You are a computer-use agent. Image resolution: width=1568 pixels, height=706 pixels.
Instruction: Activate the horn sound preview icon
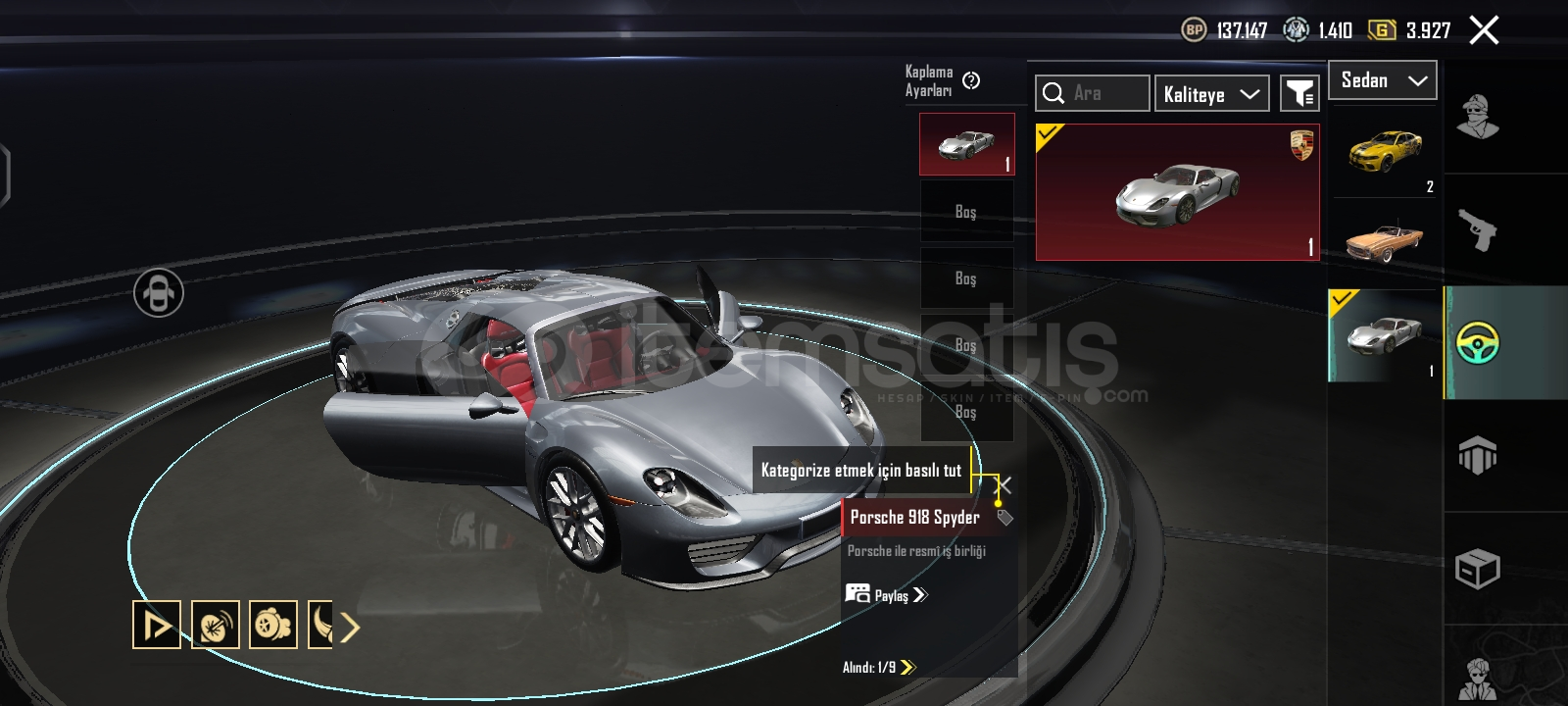(x=215, y=625)
